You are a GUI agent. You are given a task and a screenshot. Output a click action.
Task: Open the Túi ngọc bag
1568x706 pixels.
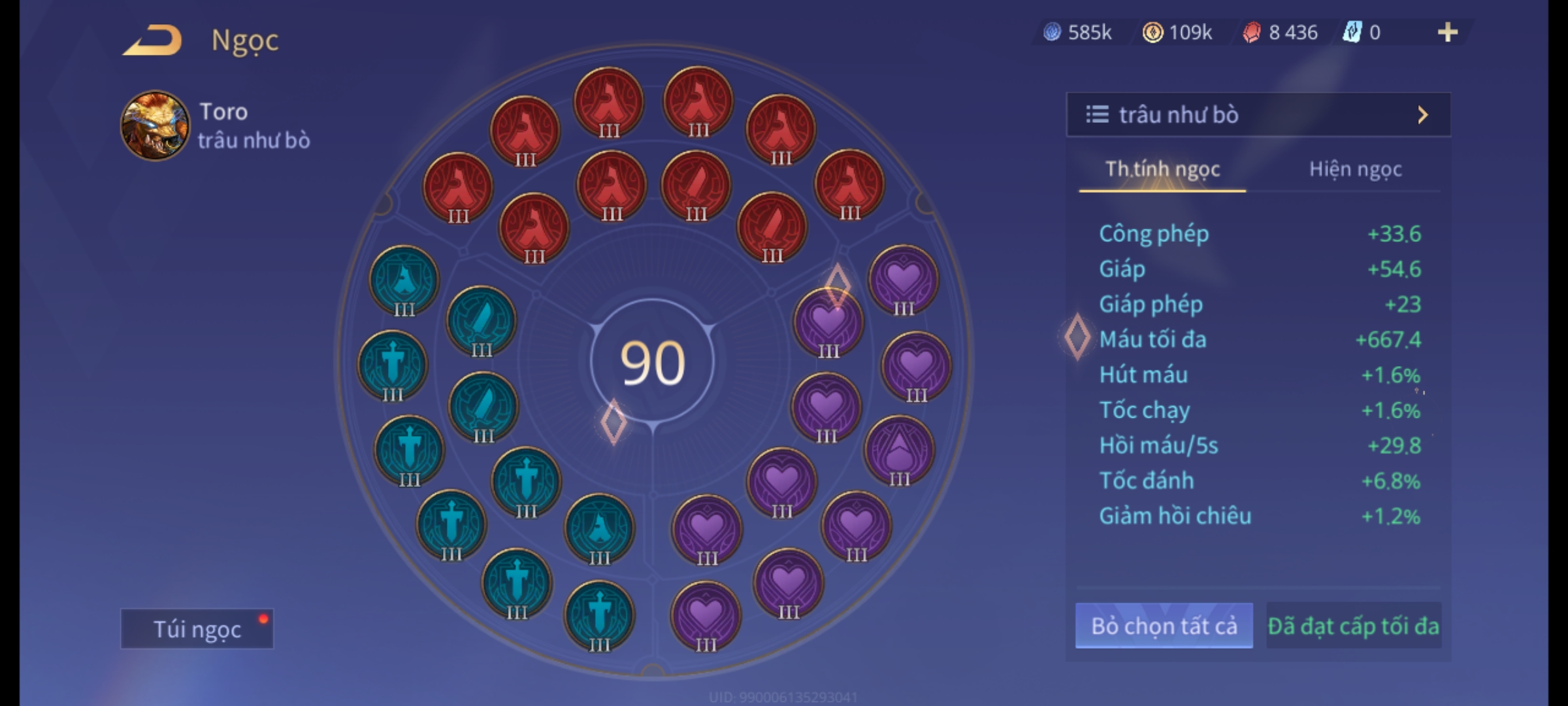pyautogui.click(x=197, y=629)
